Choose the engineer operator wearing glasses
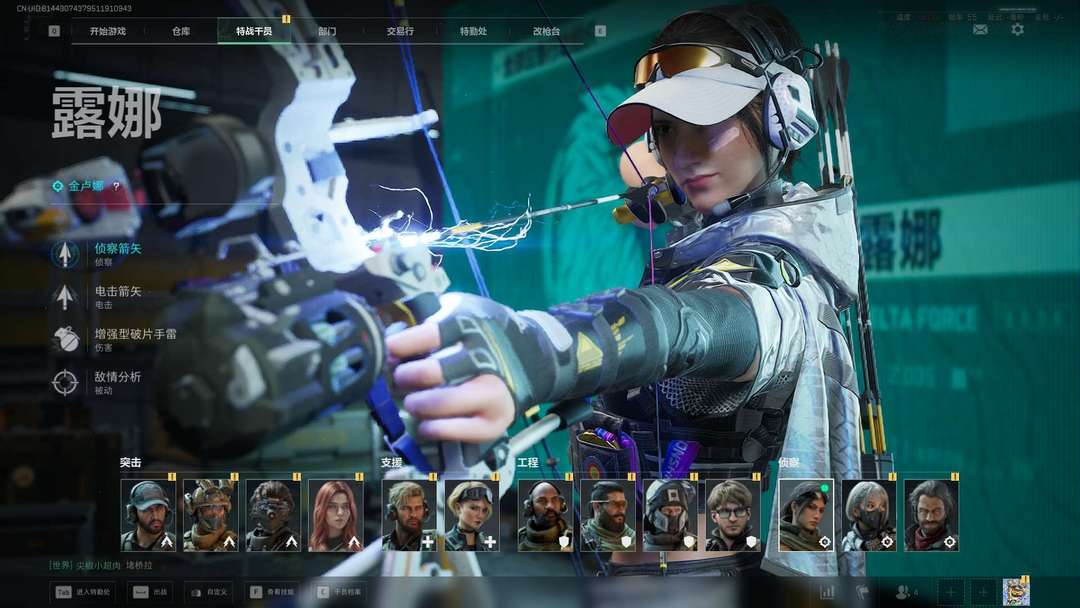 pyautogui.click(x=733, y=515)
